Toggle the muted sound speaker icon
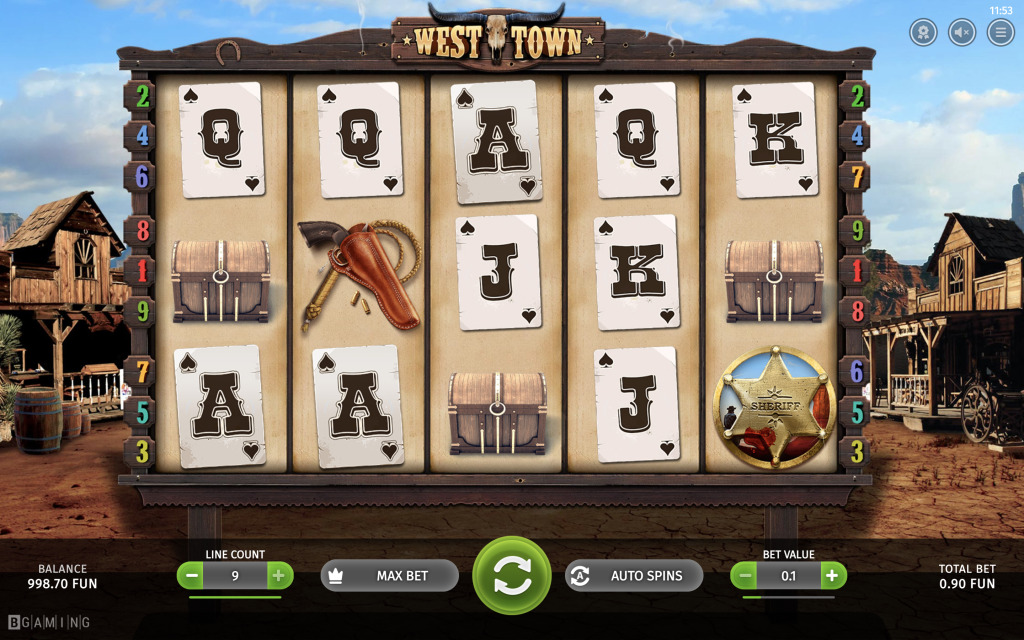Image resolution: width=1024 pixels, height=640 pixels. pyautogui.click(x=962, y=32)
